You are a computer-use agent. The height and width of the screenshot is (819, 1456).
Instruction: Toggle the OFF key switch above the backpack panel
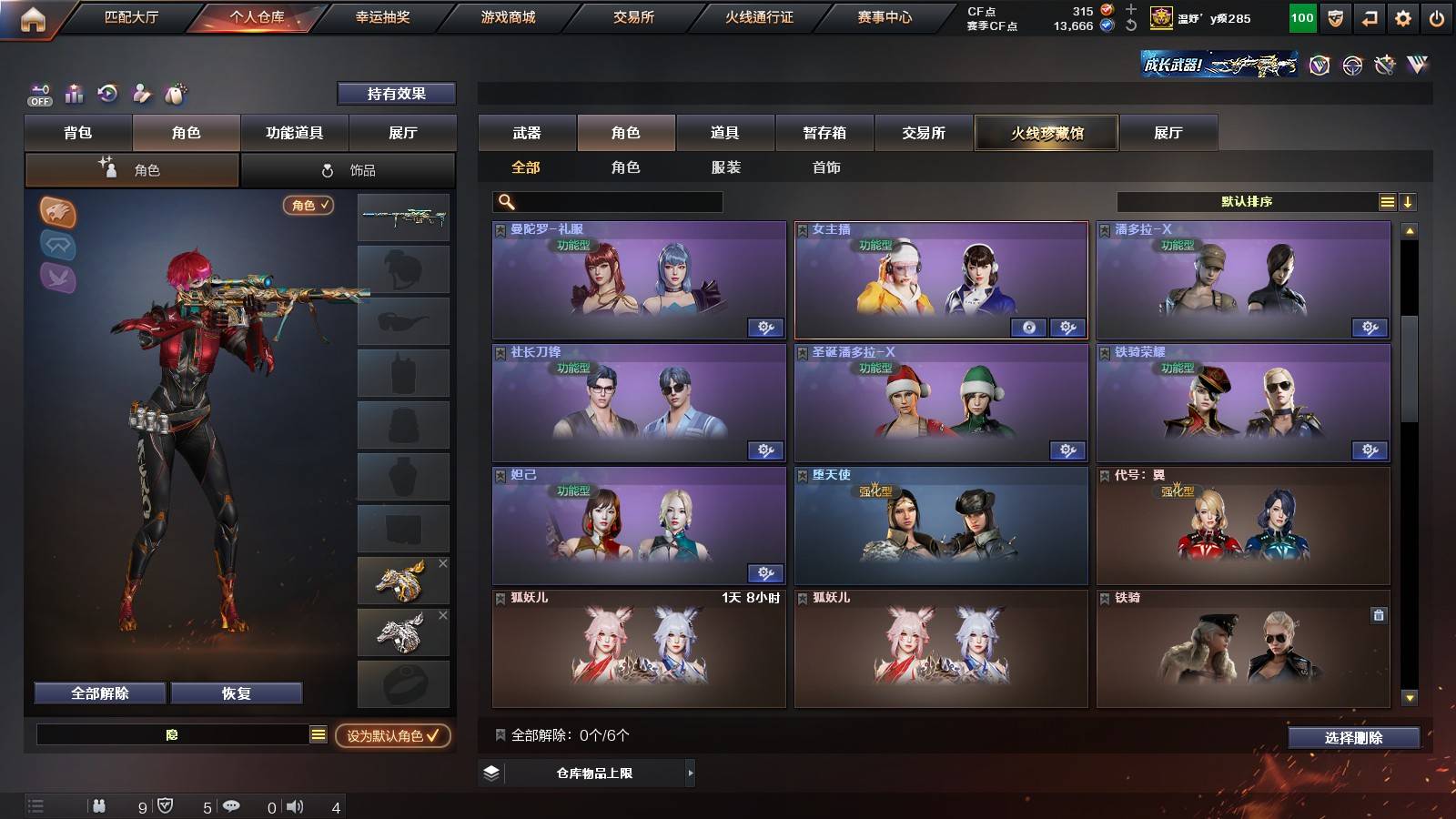[38, 93]
